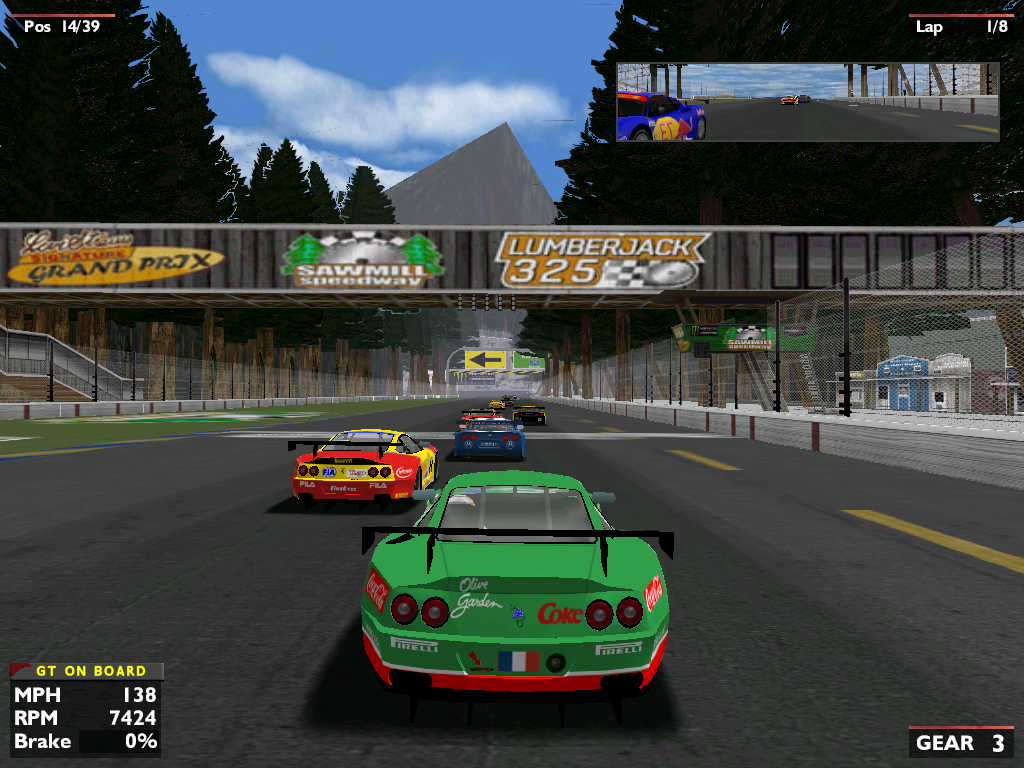Select the GT ON BOARD panel header
This screenshot has height=768, width=1024.
(x=88, y=671)
